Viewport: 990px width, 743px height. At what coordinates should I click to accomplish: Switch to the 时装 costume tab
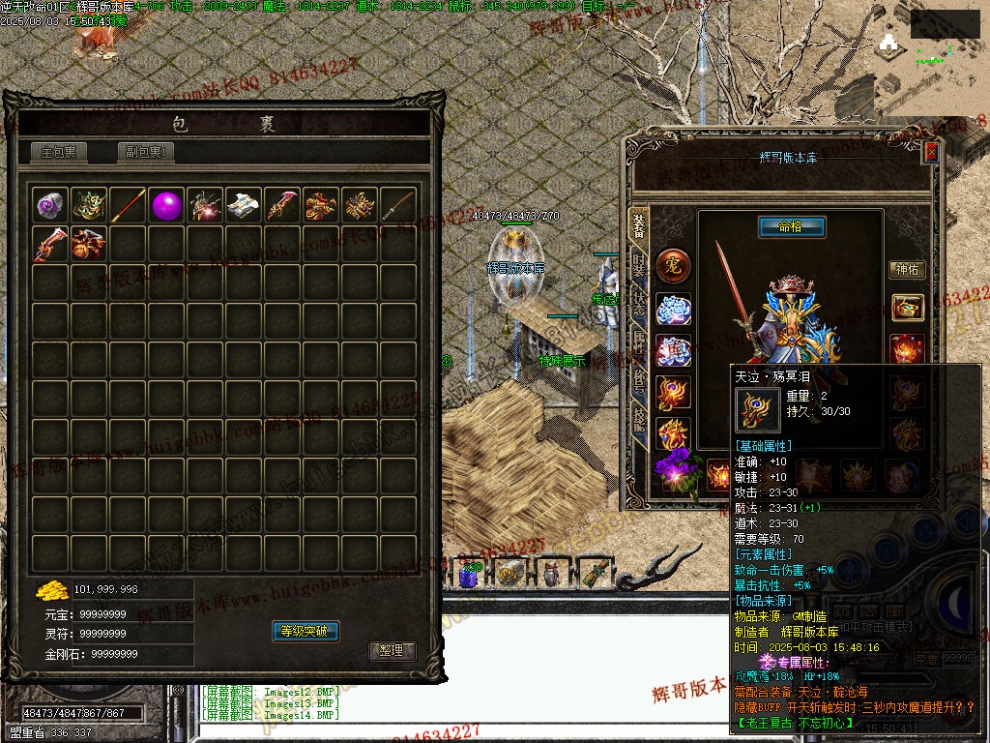639,267
